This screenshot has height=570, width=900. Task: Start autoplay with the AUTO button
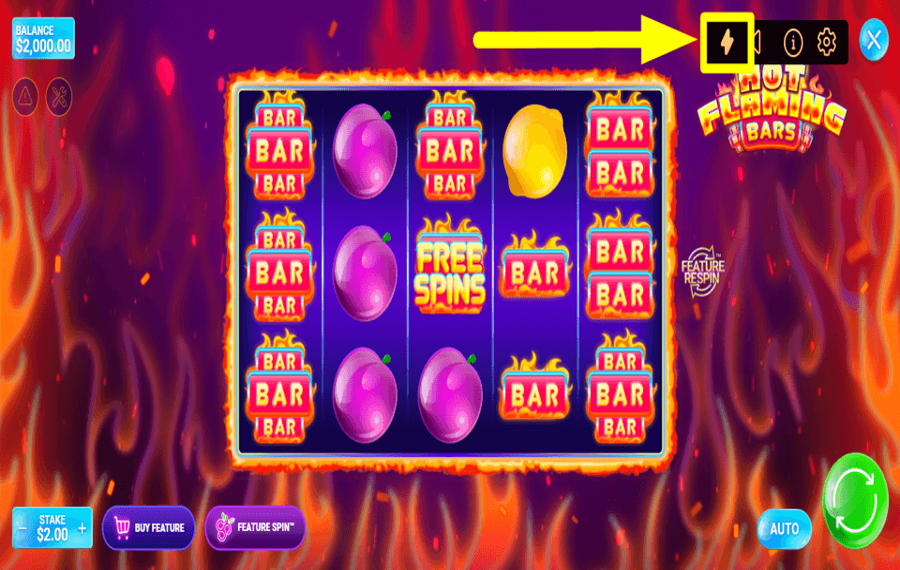(x=784, y=528)
